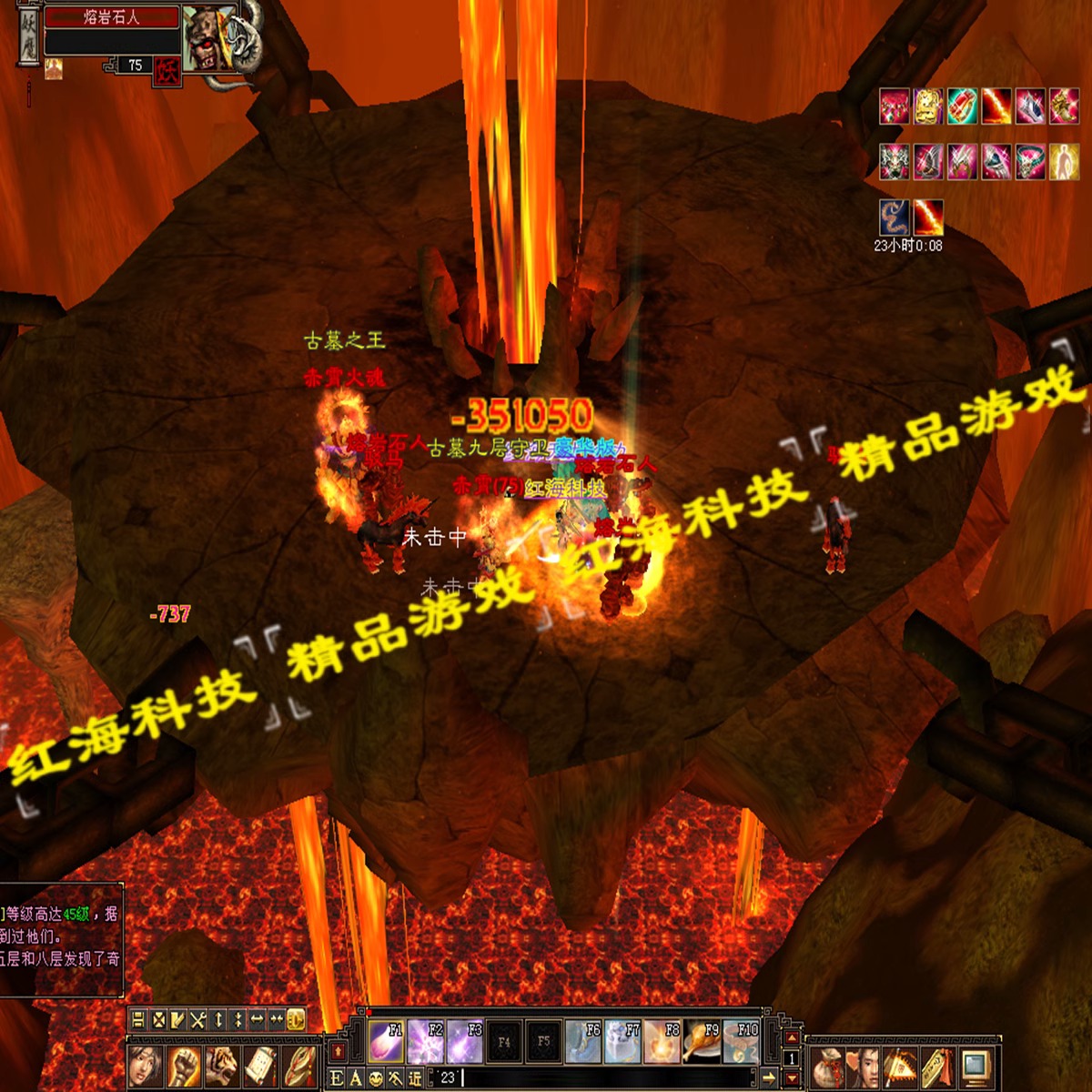This screenshot has height=1092, width=1092.
Task: Click the chat input field
Action: click(x=601, y=1078)
